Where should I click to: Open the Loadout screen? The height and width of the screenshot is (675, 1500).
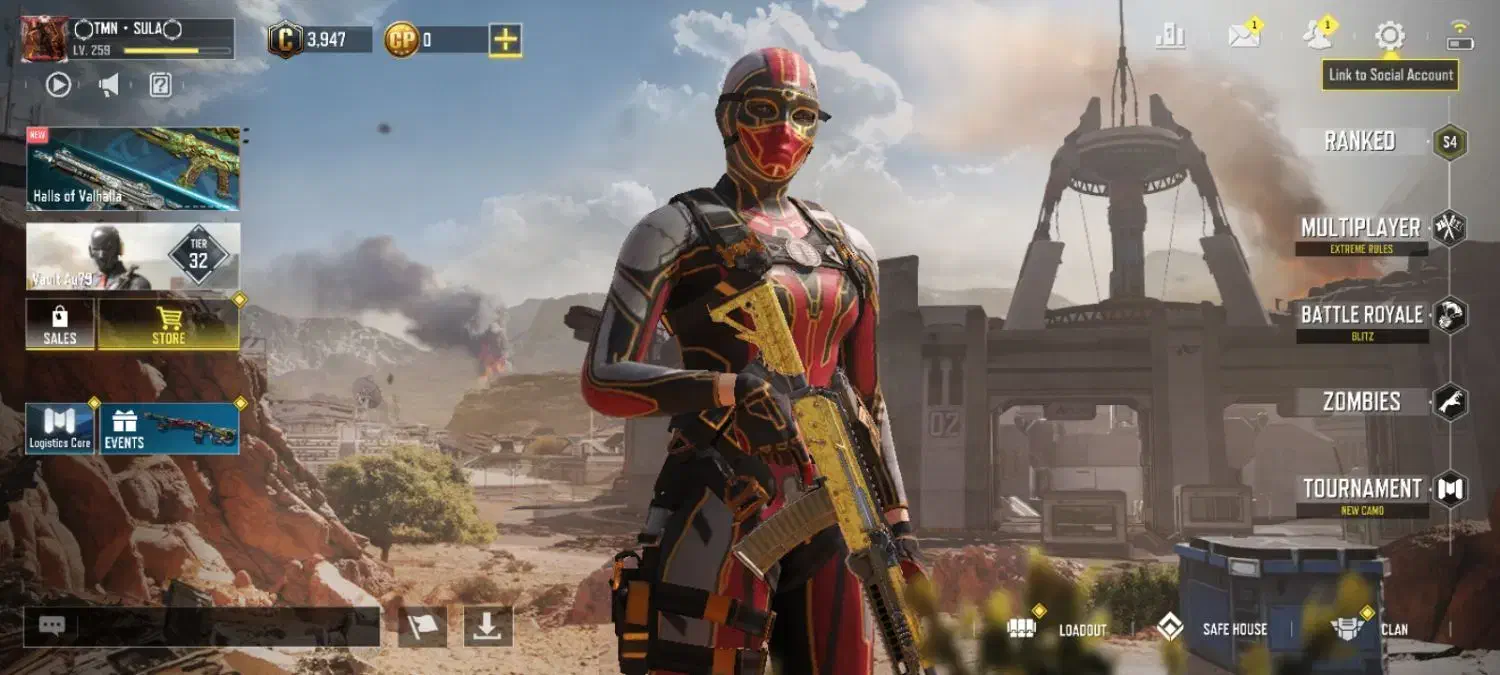click(x=1058, y=629)
